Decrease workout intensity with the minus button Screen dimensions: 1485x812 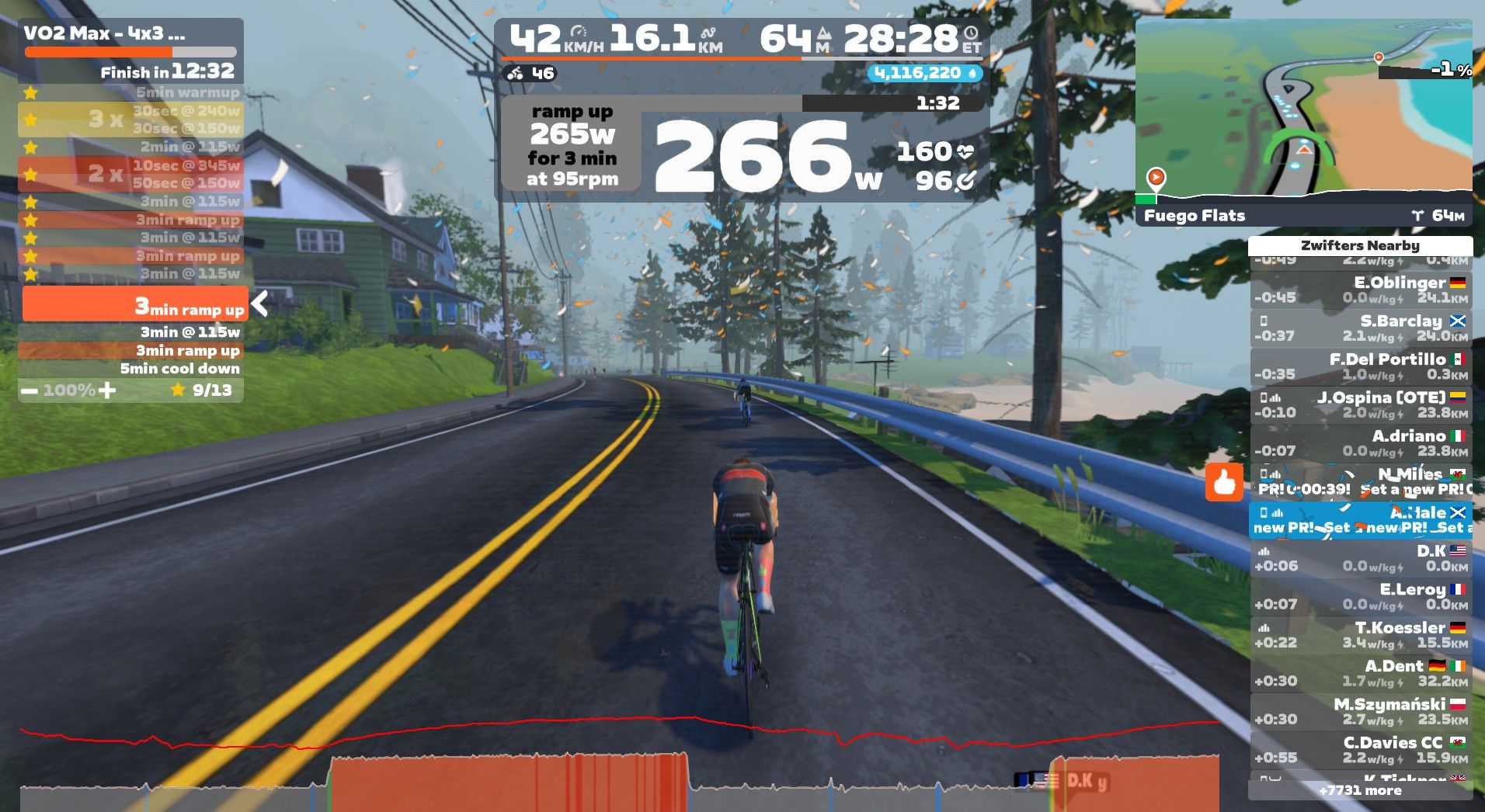[30, 390]
